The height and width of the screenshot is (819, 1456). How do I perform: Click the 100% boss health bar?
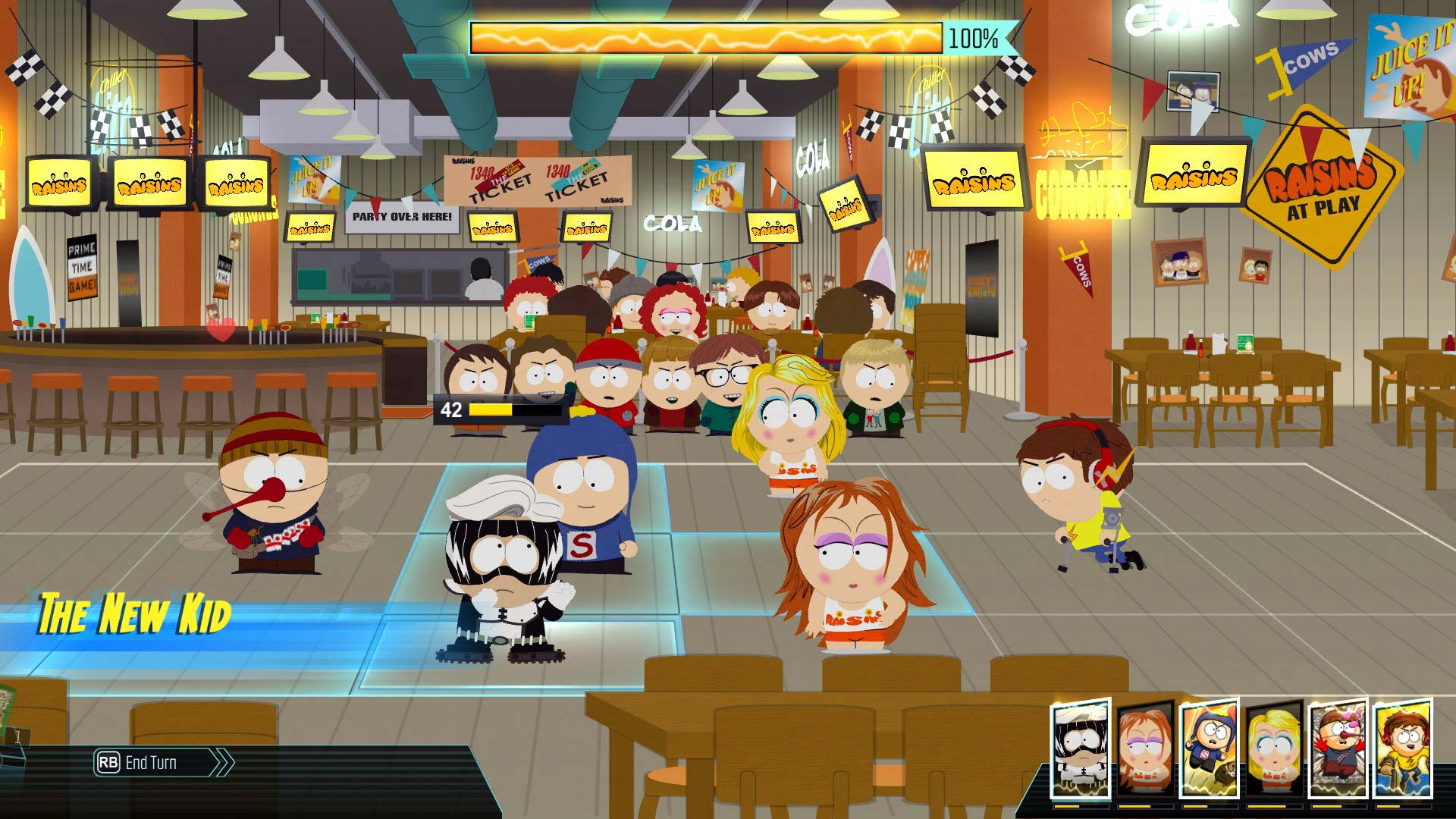click(705, 36)
